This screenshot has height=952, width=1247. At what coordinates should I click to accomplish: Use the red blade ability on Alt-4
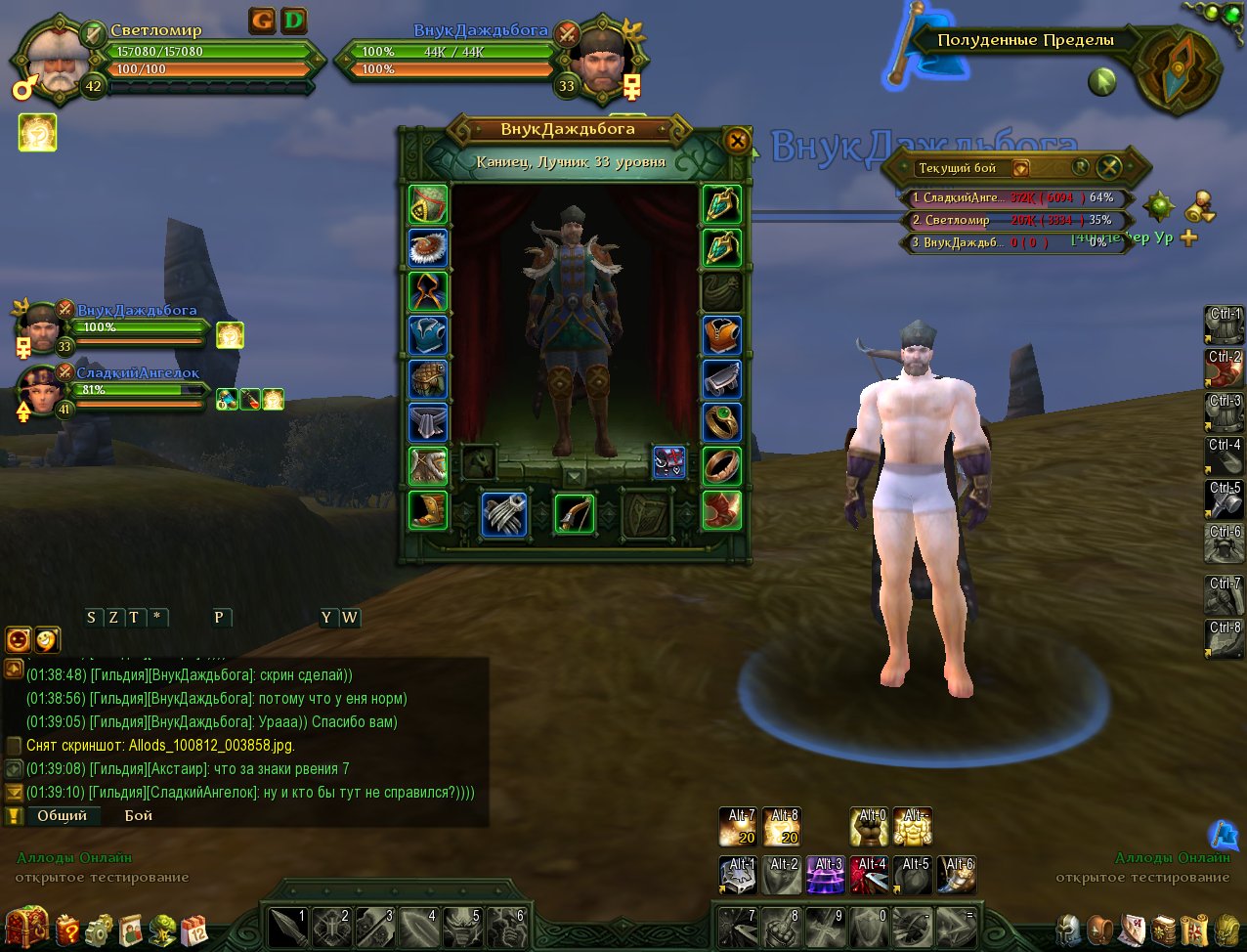pos(870,875)
